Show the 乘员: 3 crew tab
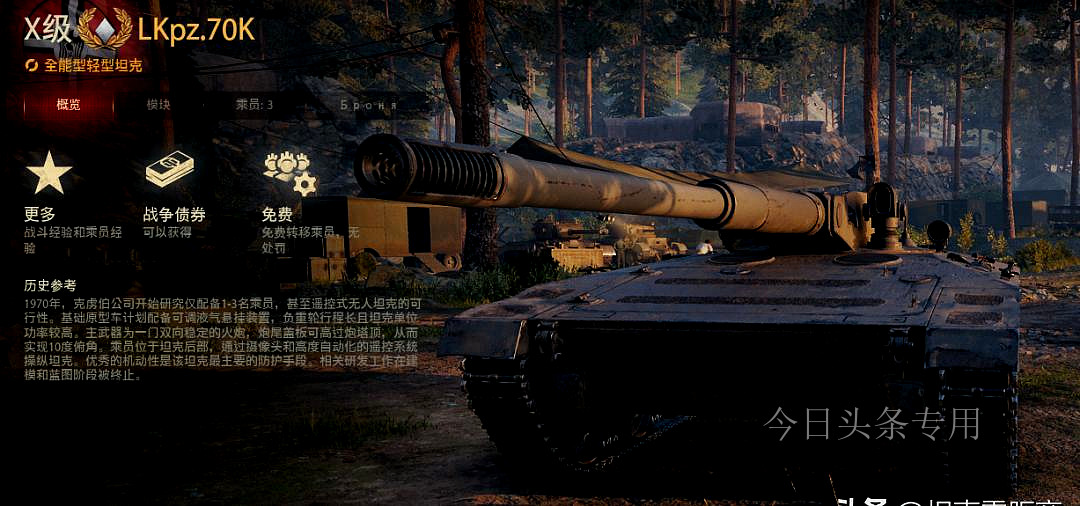Screen dimensions: 1080x506 pyautogui.click(x=254, y=104)
